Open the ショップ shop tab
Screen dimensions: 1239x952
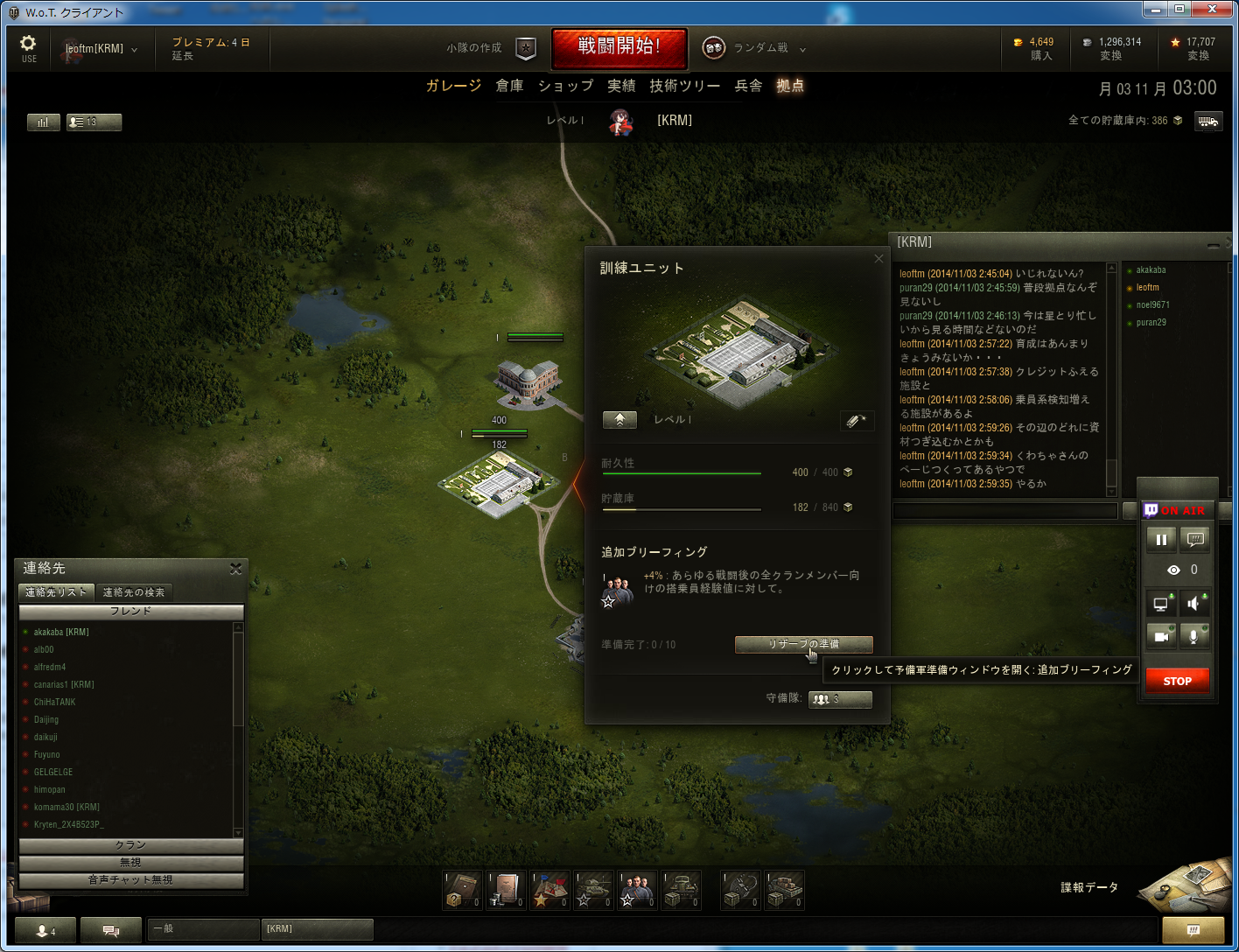(565, 86)
